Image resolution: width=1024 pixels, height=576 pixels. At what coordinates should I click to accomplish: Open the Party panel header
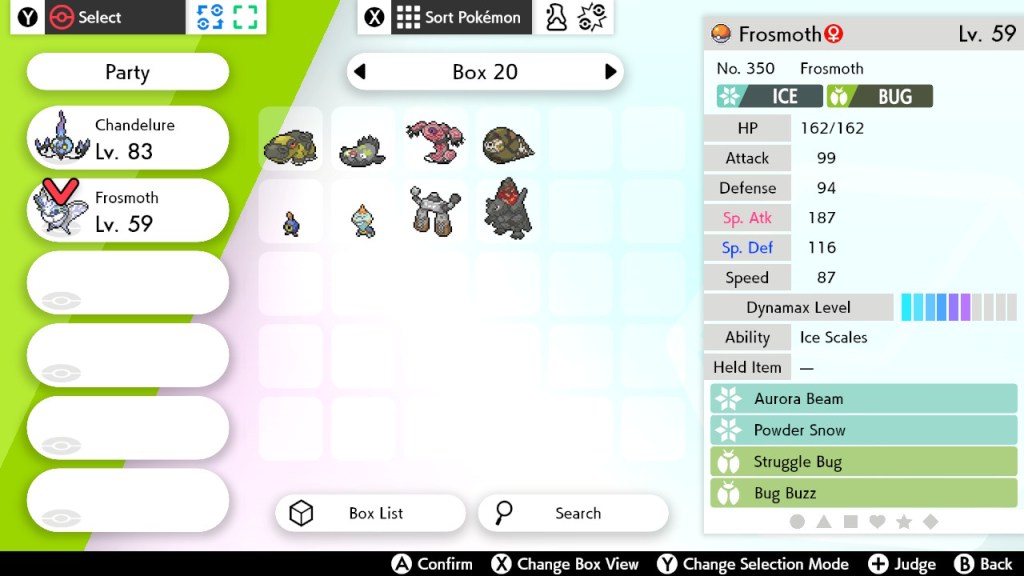tap(127, 72)
